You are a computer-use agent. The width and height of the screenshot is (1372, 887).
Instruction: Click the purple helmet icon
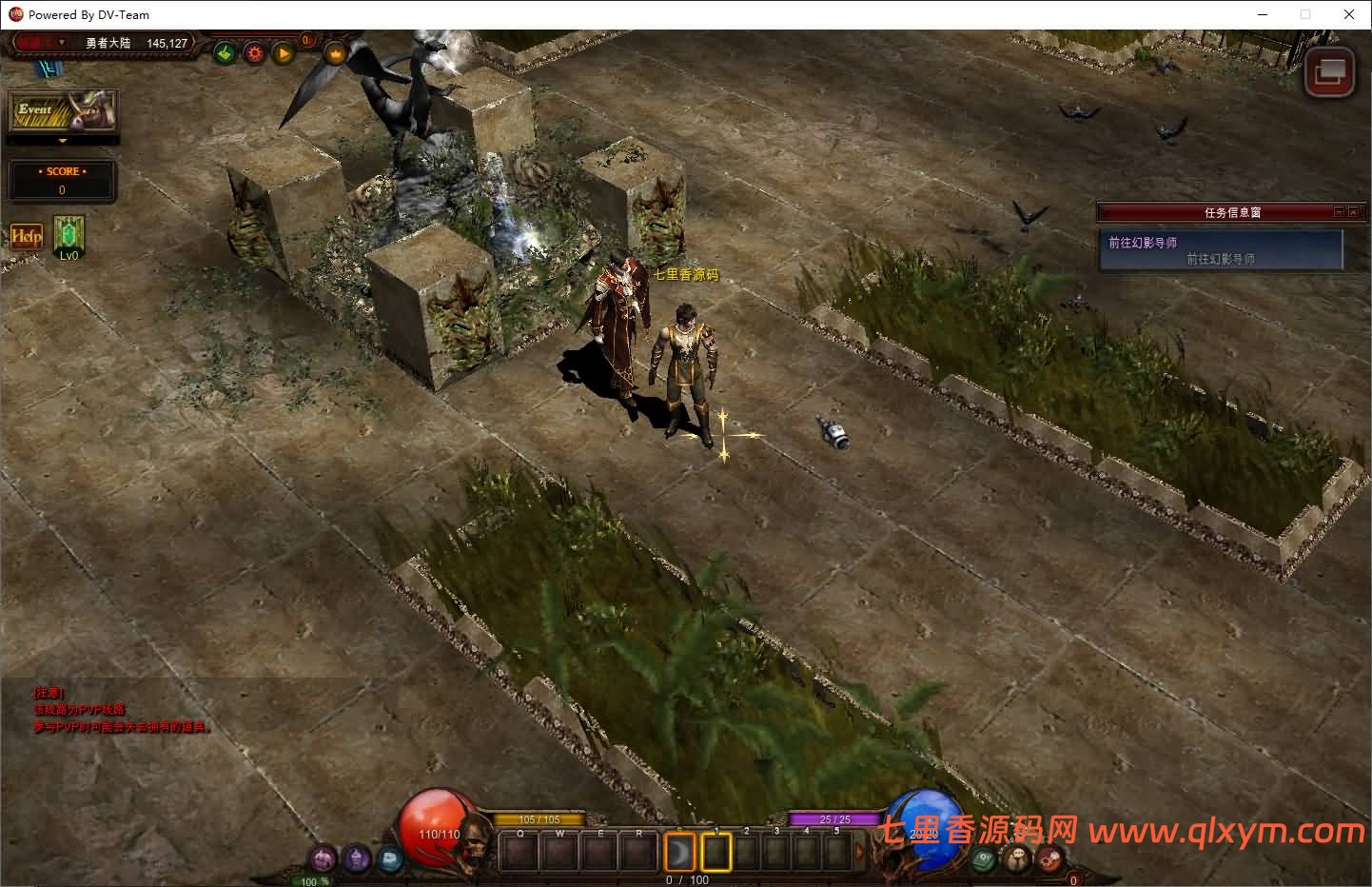coord(357,859)
